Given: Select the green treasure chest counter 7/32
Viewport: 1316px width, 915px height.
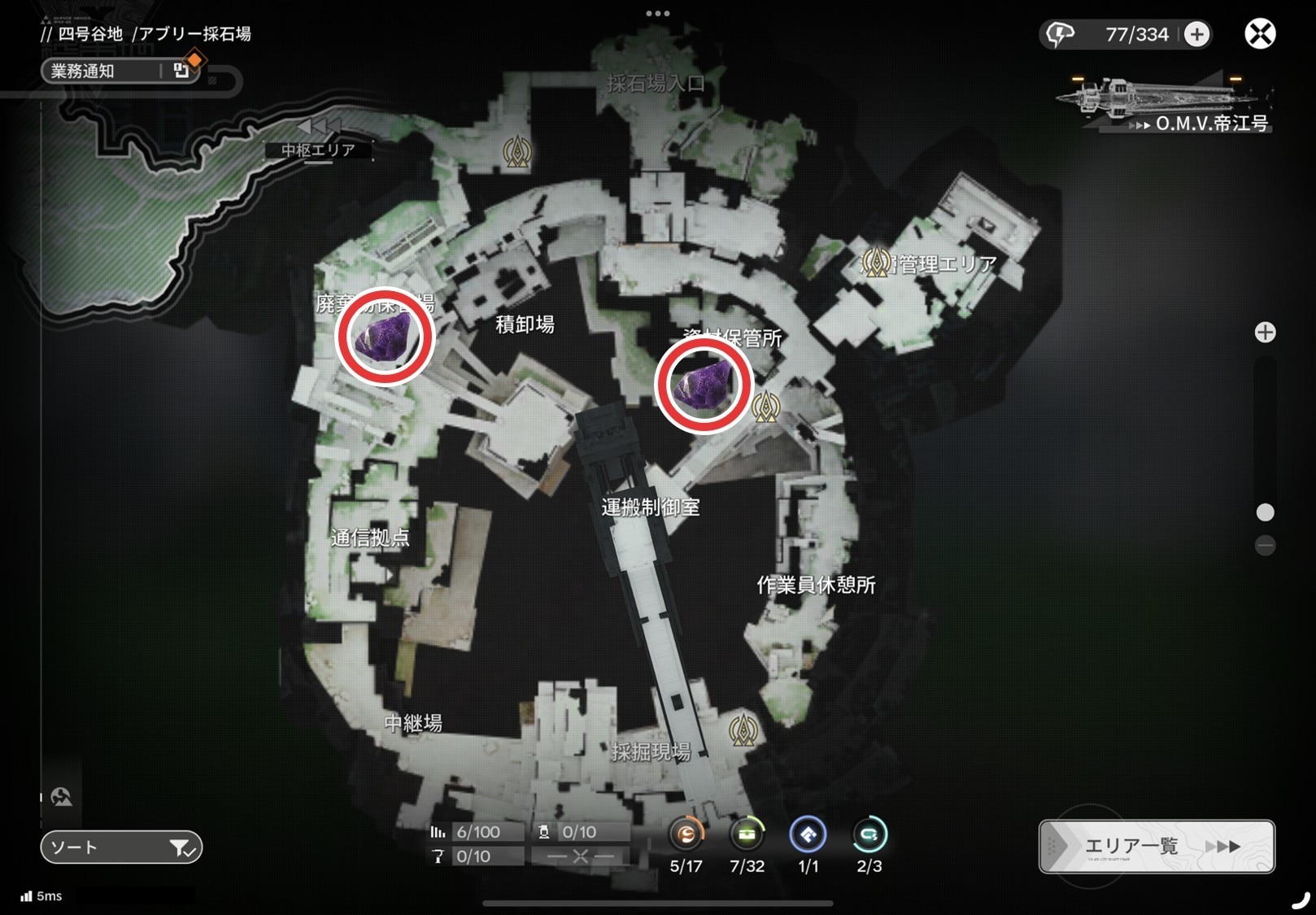Looking at the screenshot, I should (x=747, y=835).
